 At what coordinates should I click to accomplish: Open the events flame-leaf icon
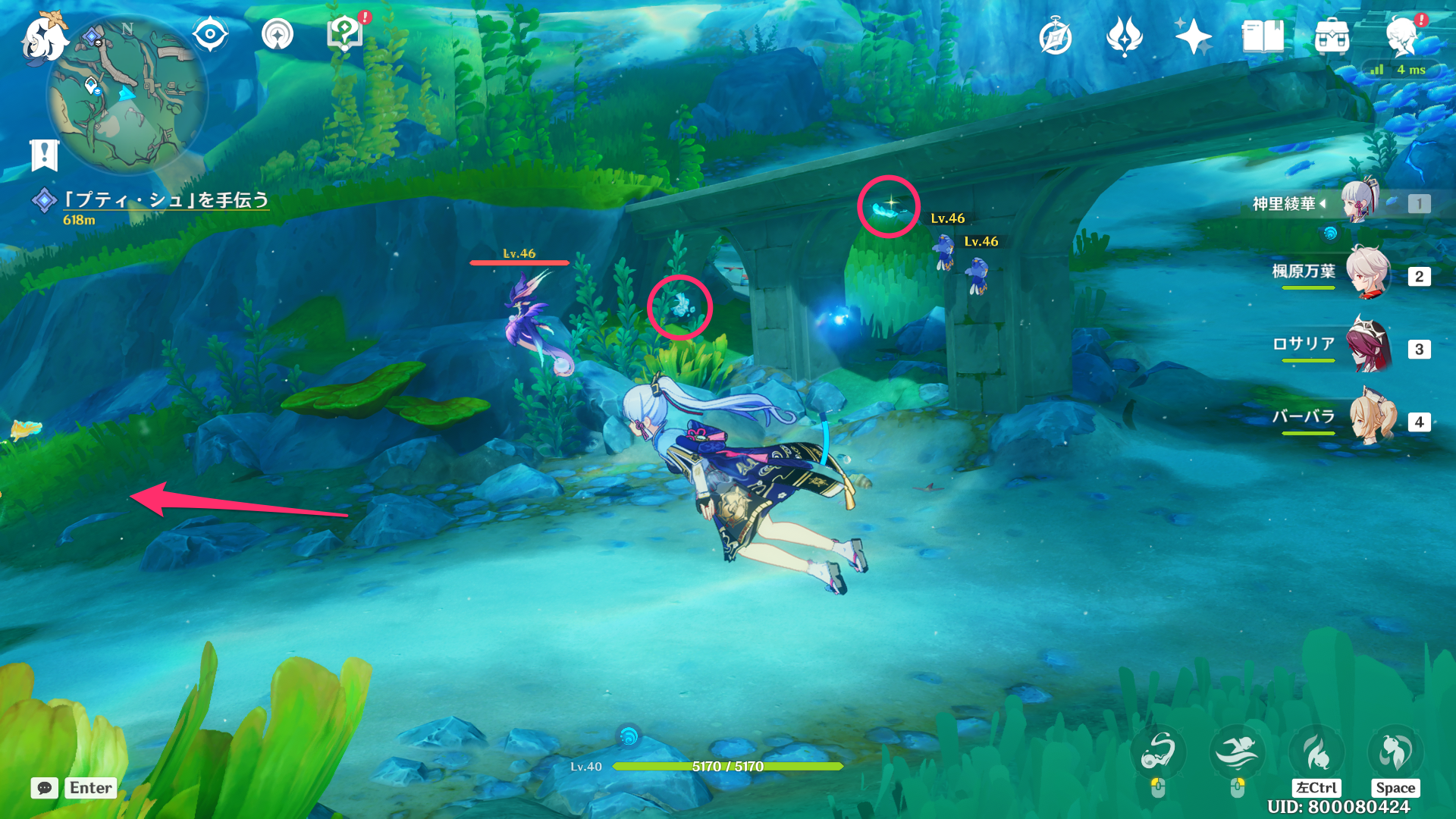pos(1124,36)
